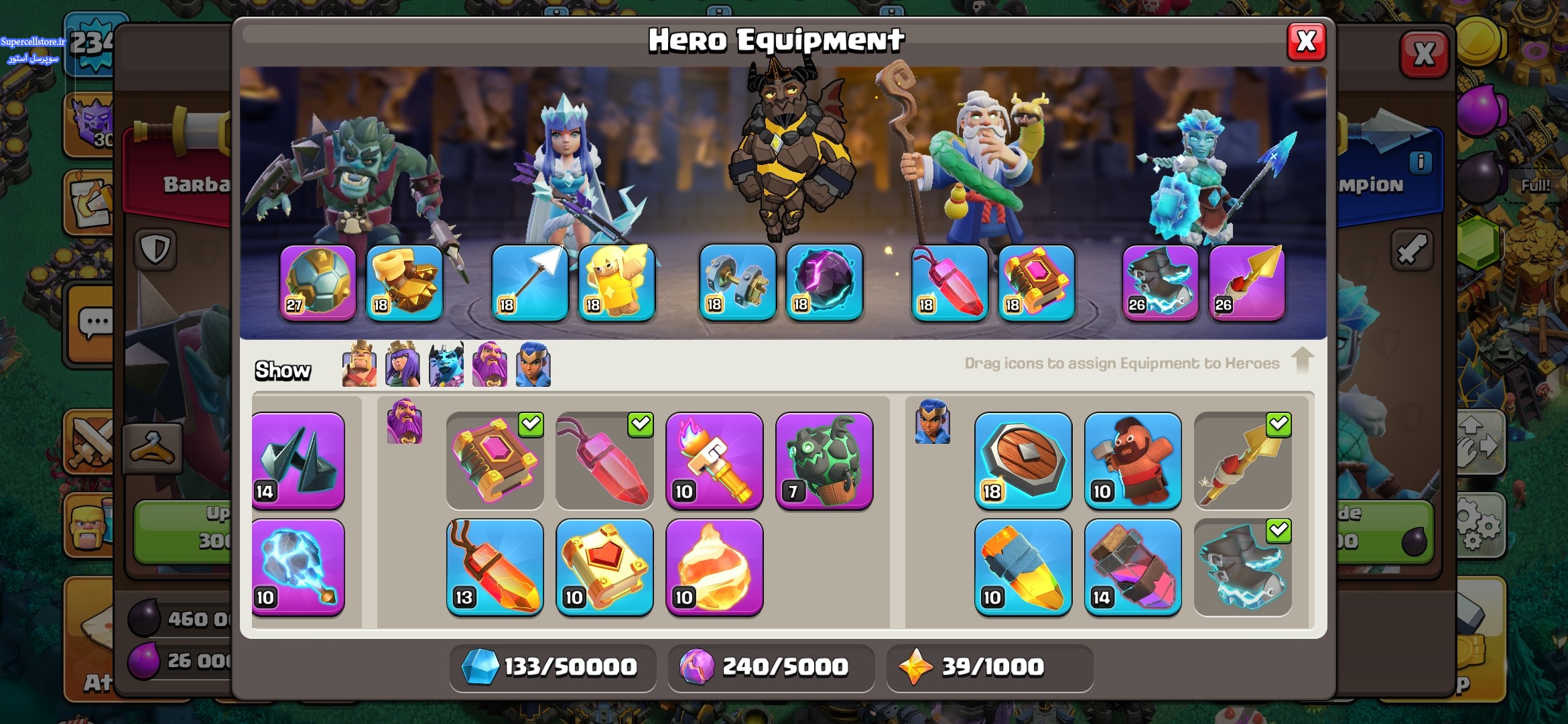
Task: Select the yellow puppet equipment slot
Action: pos(616,282)
